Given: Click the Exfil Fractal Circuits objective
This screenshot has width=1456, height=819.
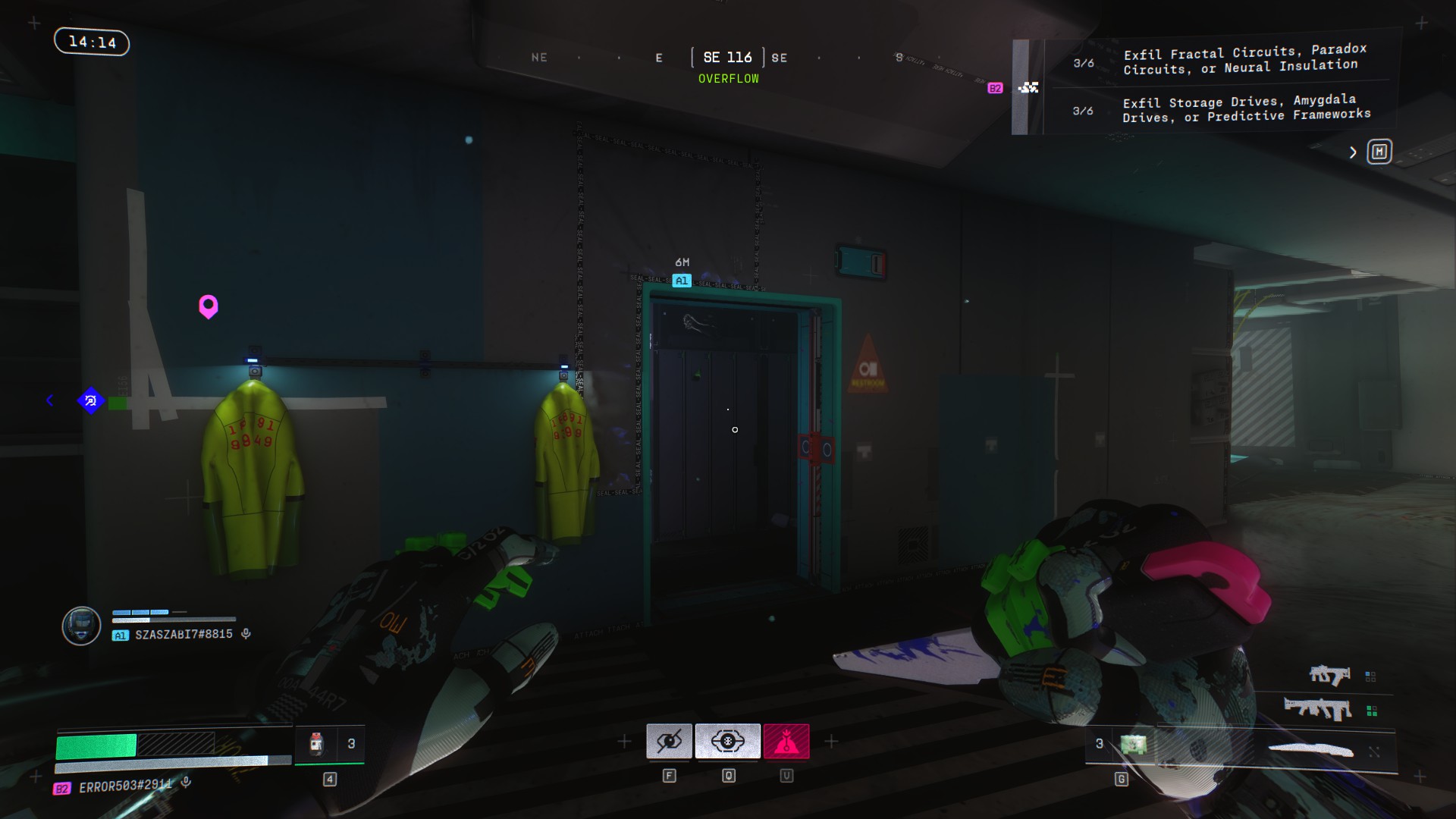Looking at the screenshot, I should click(1245, 60).
